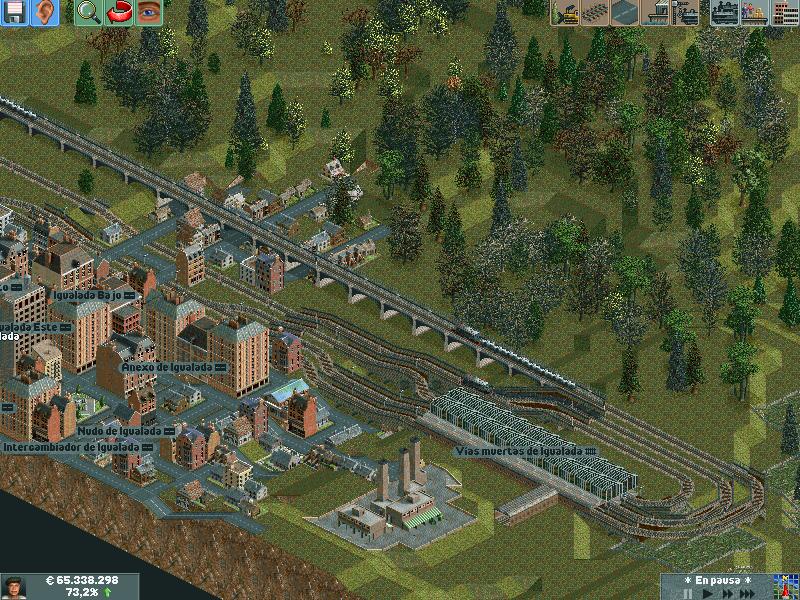Select the bulldozer terraform tool
This screenshot has height=600, width=800.
pyautogui.click(x=566, y=13)
